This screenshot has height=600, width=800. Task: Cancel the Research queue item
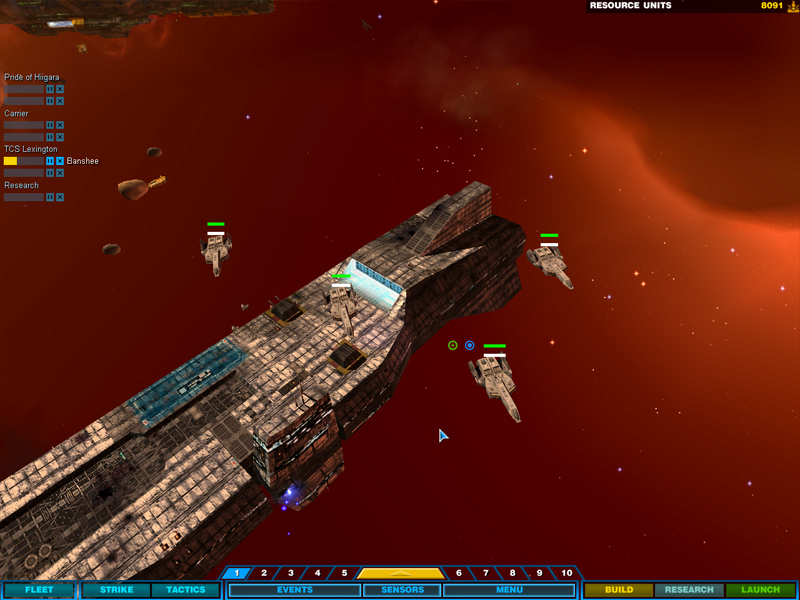(x=60, y=197)
